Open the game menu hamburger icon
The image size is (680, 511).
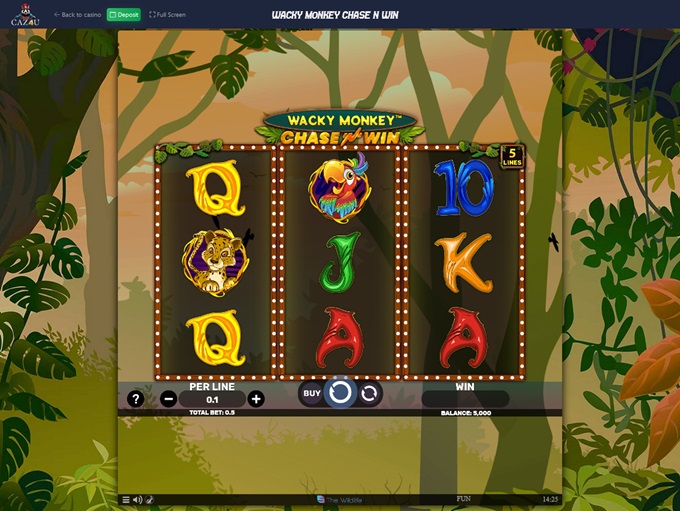[x=126, y=500]
